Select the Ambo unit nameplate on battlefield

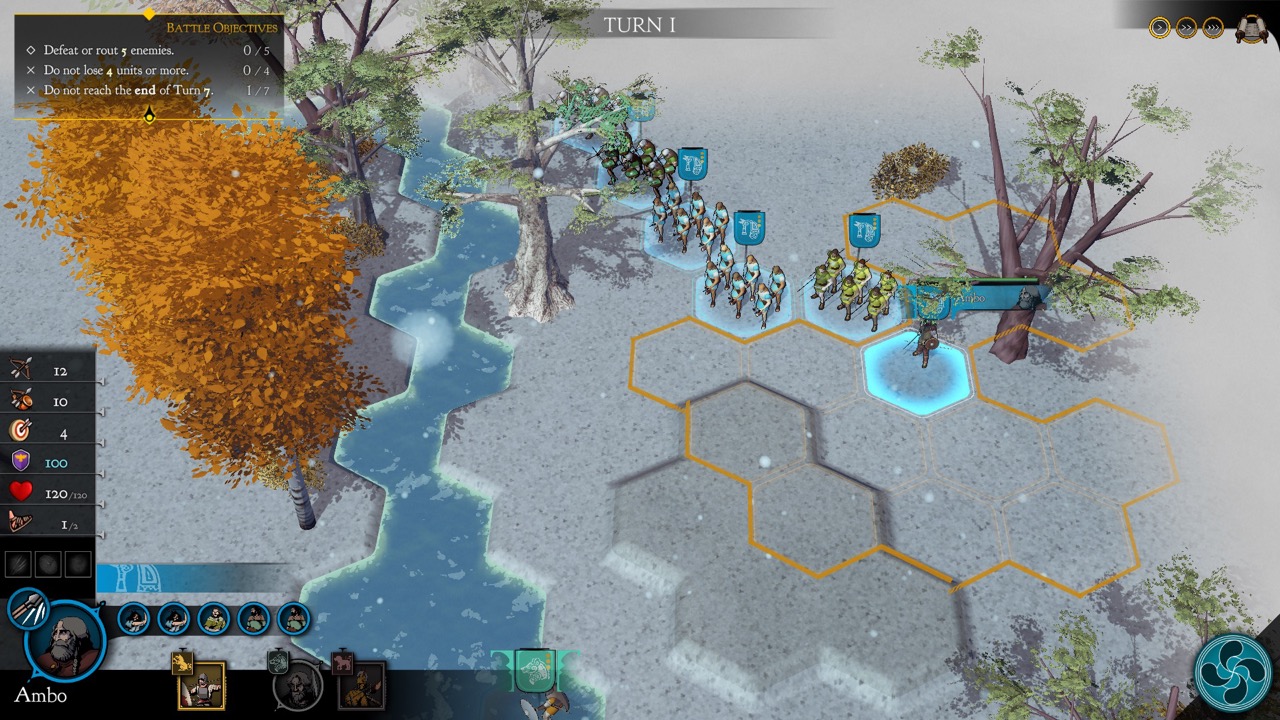pos(975,298)
